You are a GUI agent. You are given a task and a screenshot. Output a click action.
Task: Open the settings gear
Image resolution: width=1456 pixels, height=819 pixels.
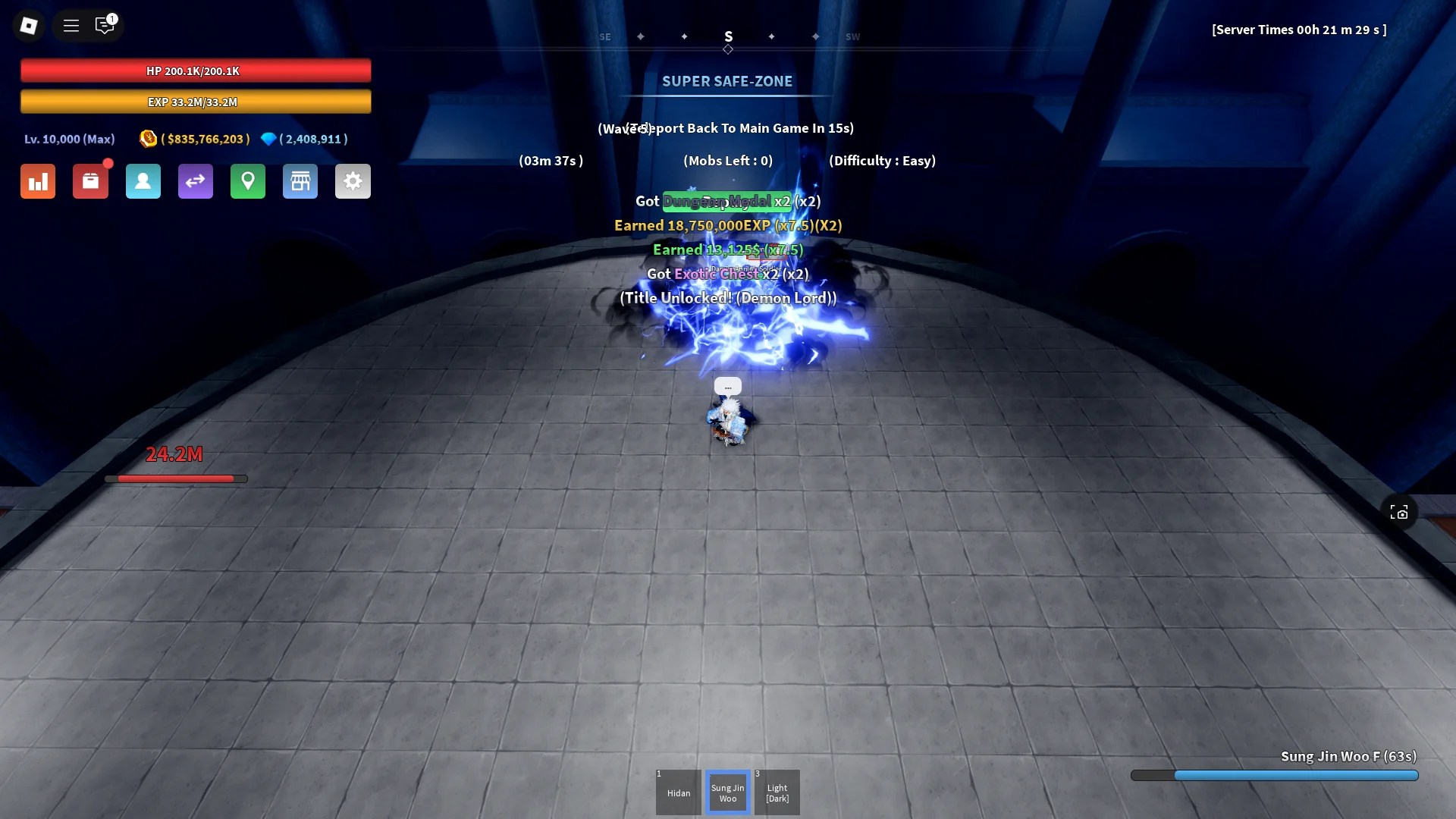pyautogui.click(x=353, y=181)
